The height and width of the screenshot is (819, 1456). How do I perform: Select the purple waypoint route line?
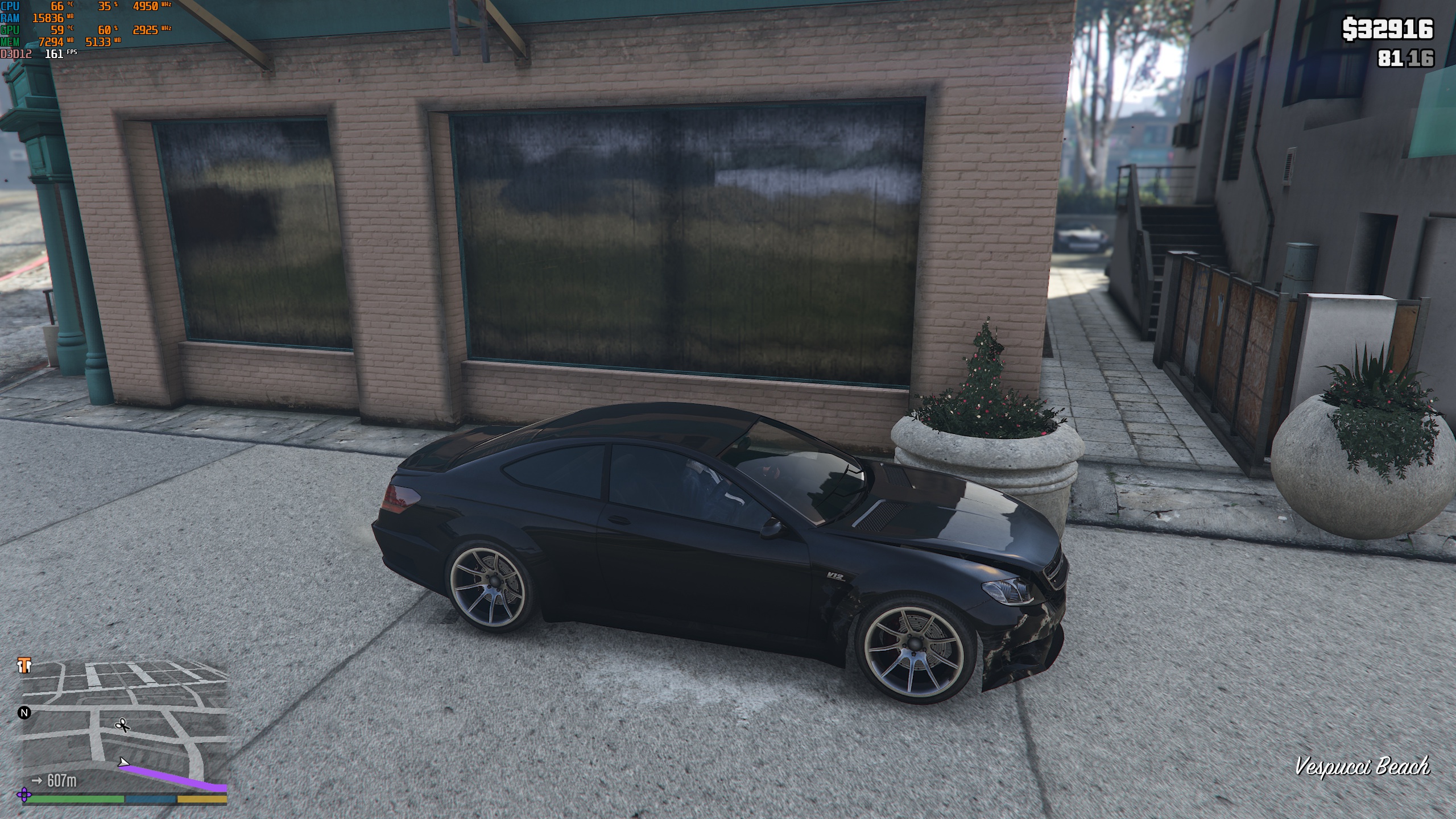pyautogui.click(x=176, y=777)
